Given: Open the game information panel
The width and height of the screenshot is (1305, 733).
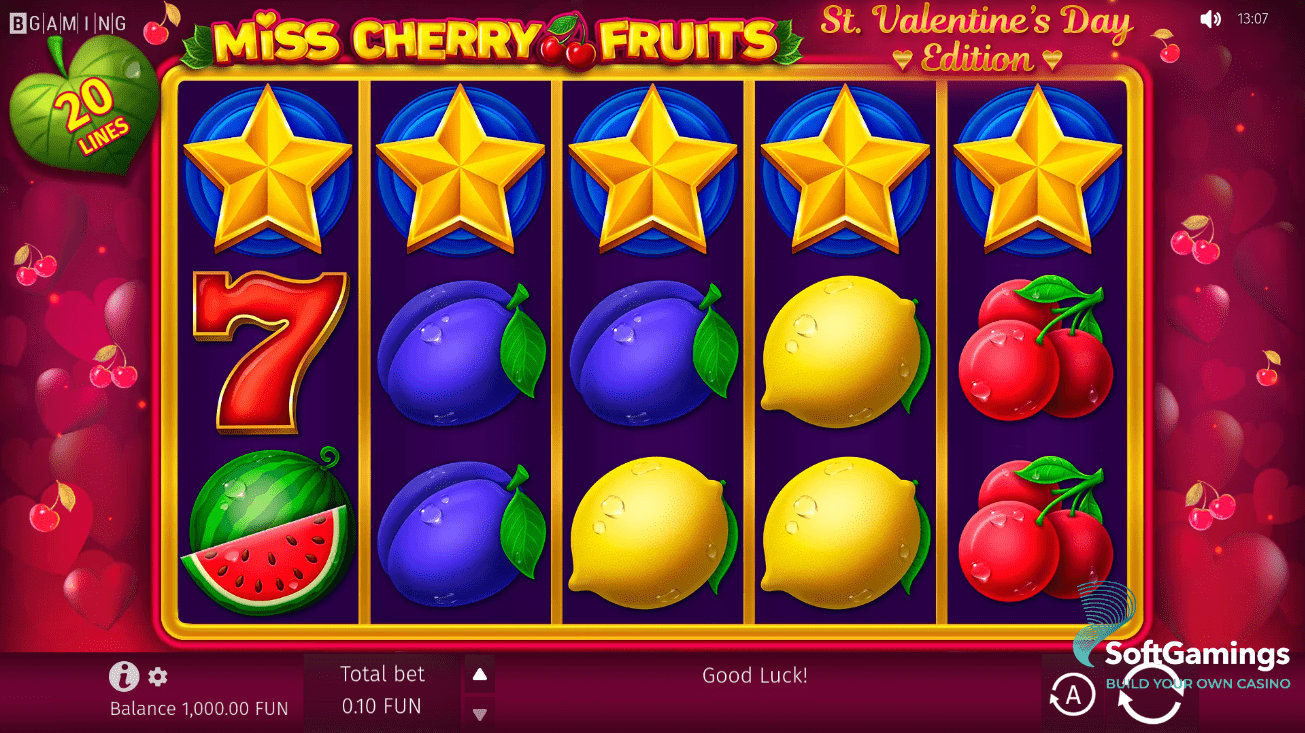Looking at the screenshot, I should click(x=122, y=677).
